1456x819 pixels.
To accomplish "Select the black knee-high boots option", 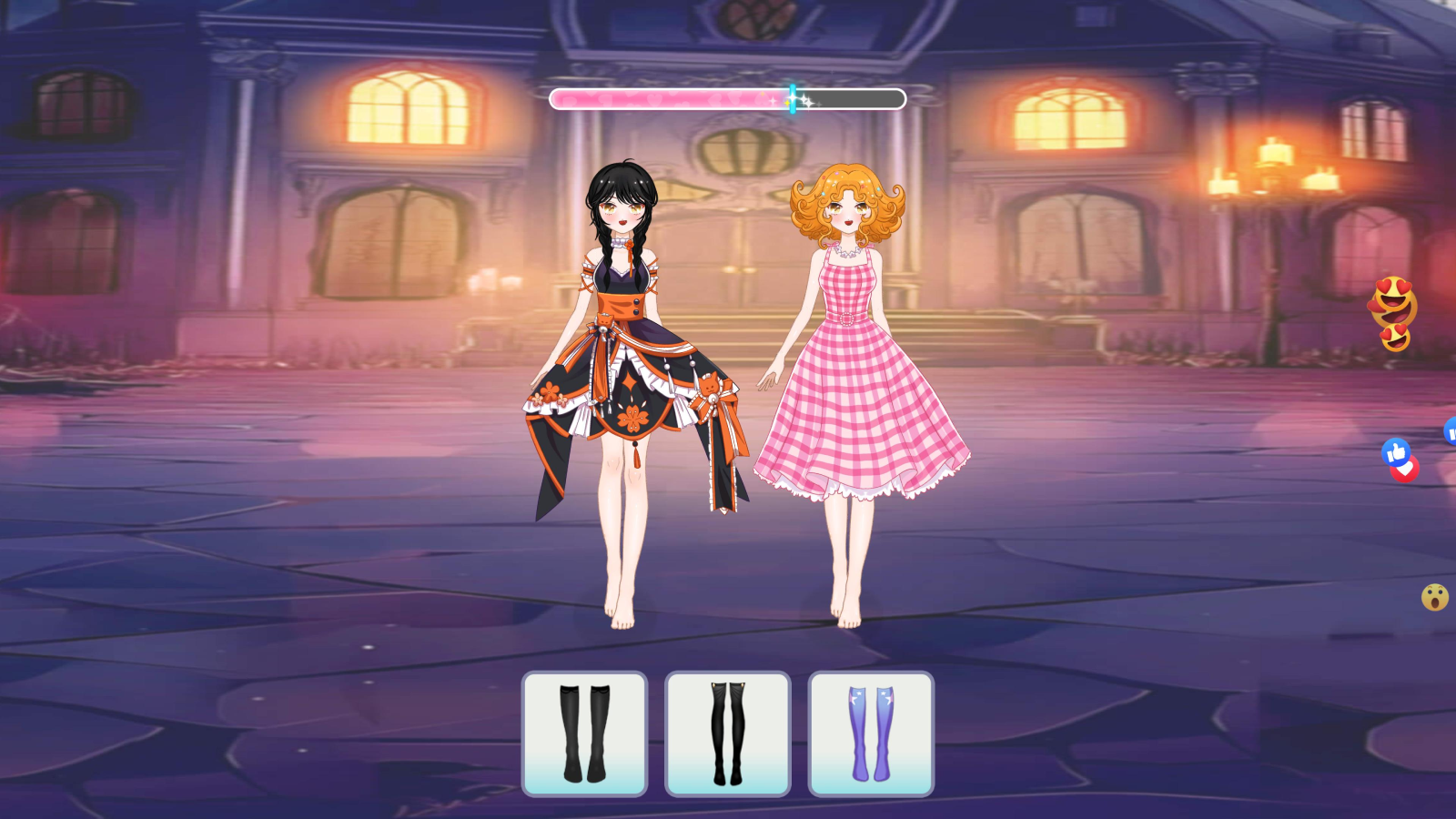I will [x=583, y=733].
